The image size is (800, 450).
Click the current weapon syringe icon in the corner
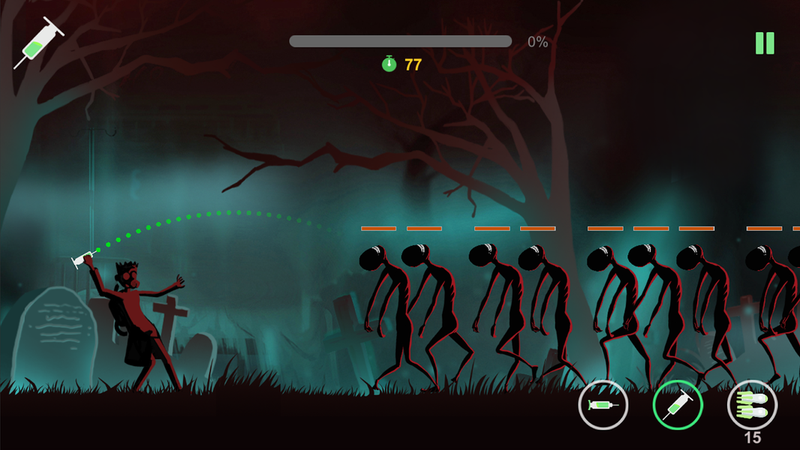pos(38,44)
